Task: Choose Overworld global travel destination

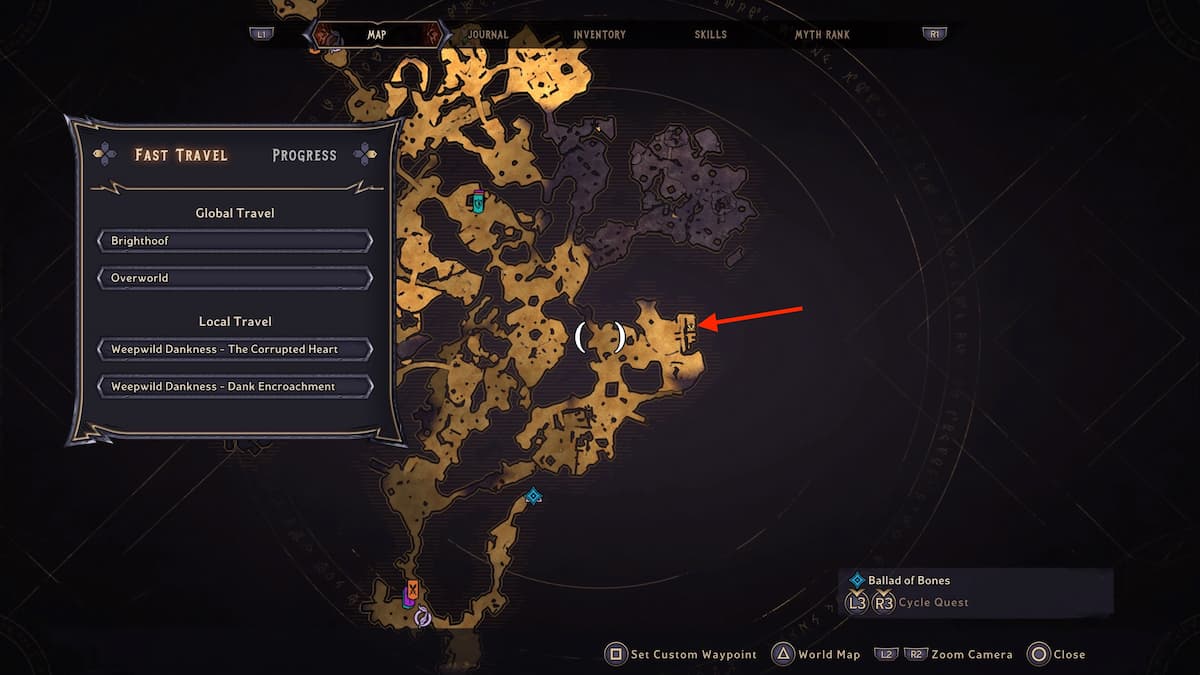Action: click(235, 277)
